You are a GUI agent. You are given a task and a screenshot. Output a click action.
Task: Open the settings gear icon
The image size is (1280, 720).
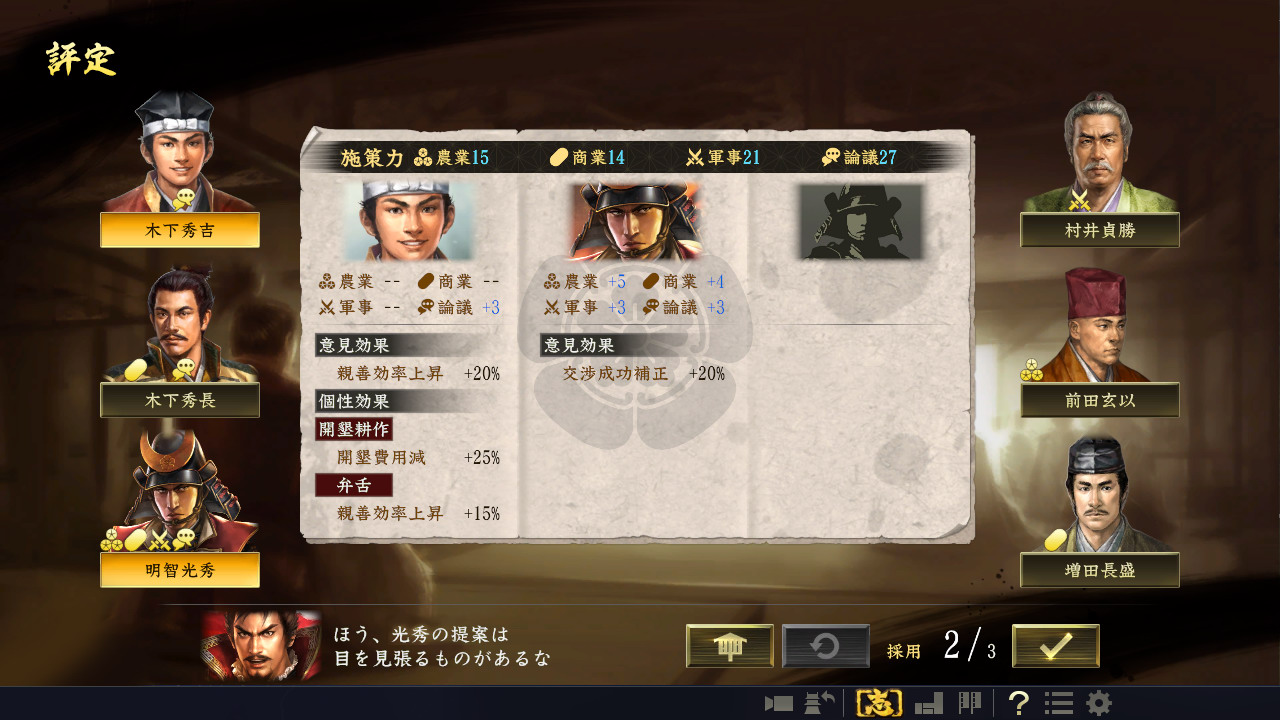click(x=1099, y=704)
